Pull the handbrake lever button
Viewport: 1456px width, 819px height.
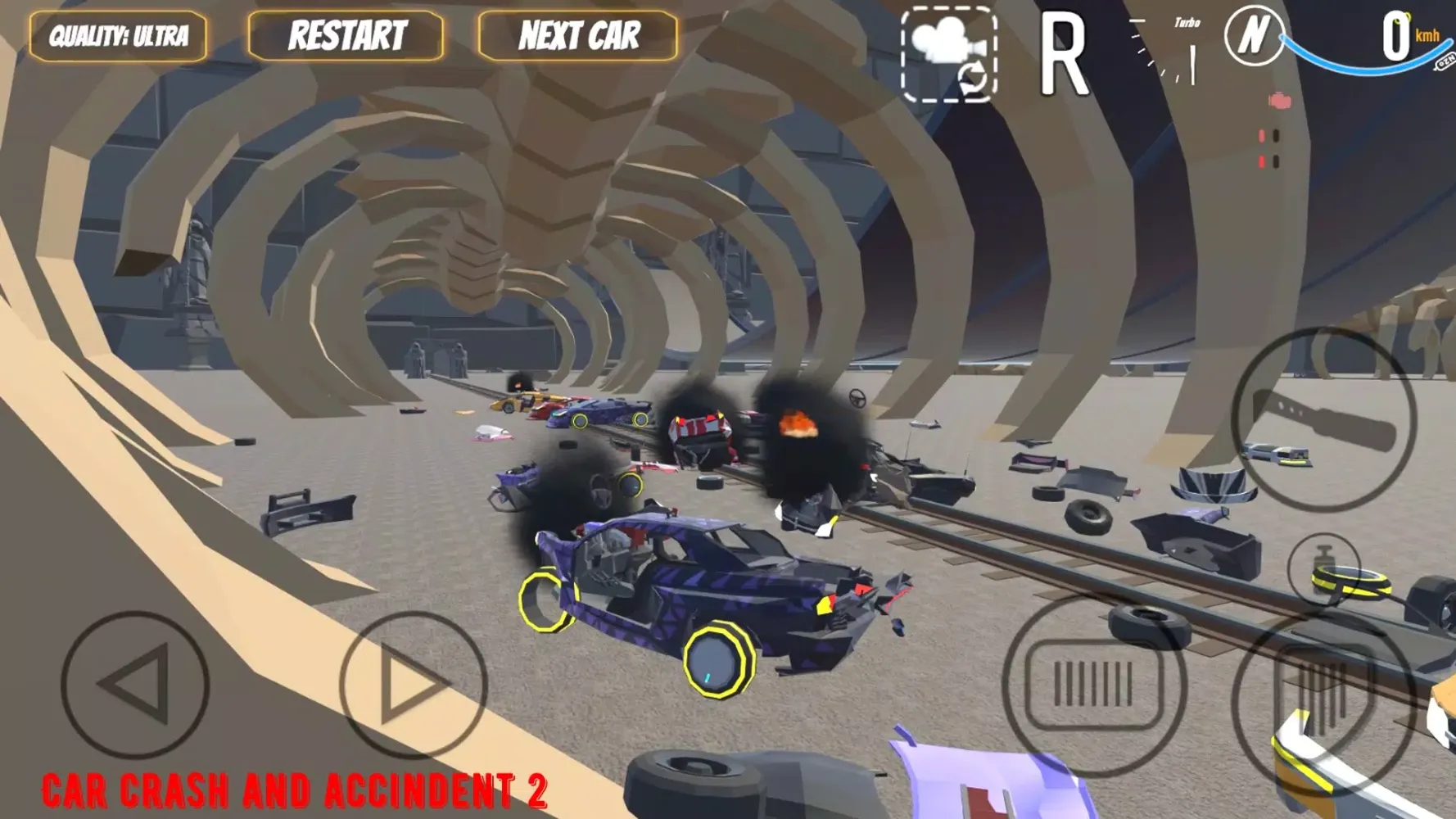click(x=1324, y=419)
